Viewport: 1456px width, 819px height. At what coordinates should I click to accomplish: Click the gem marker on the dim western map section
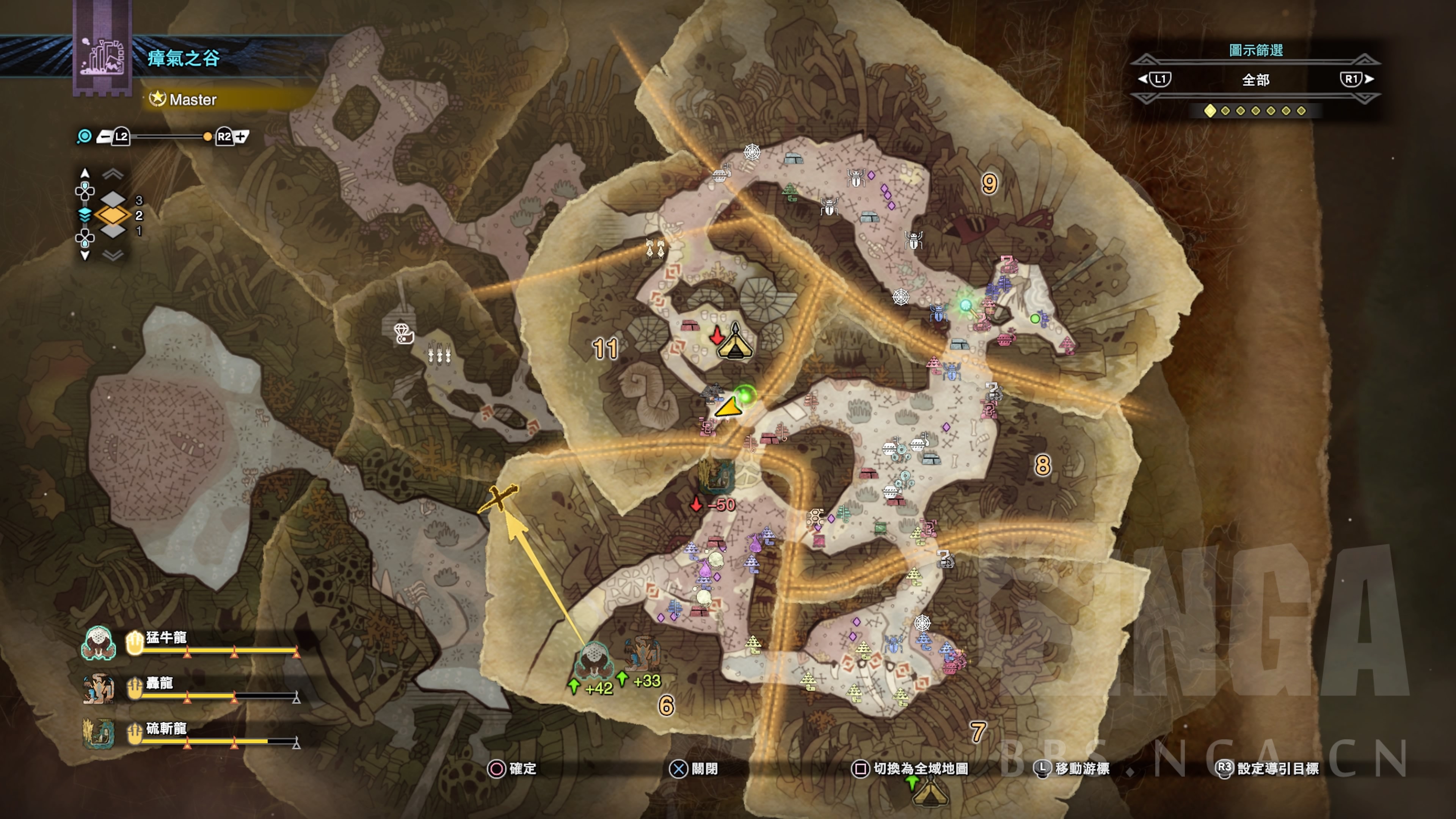click(x=403, y=333)
